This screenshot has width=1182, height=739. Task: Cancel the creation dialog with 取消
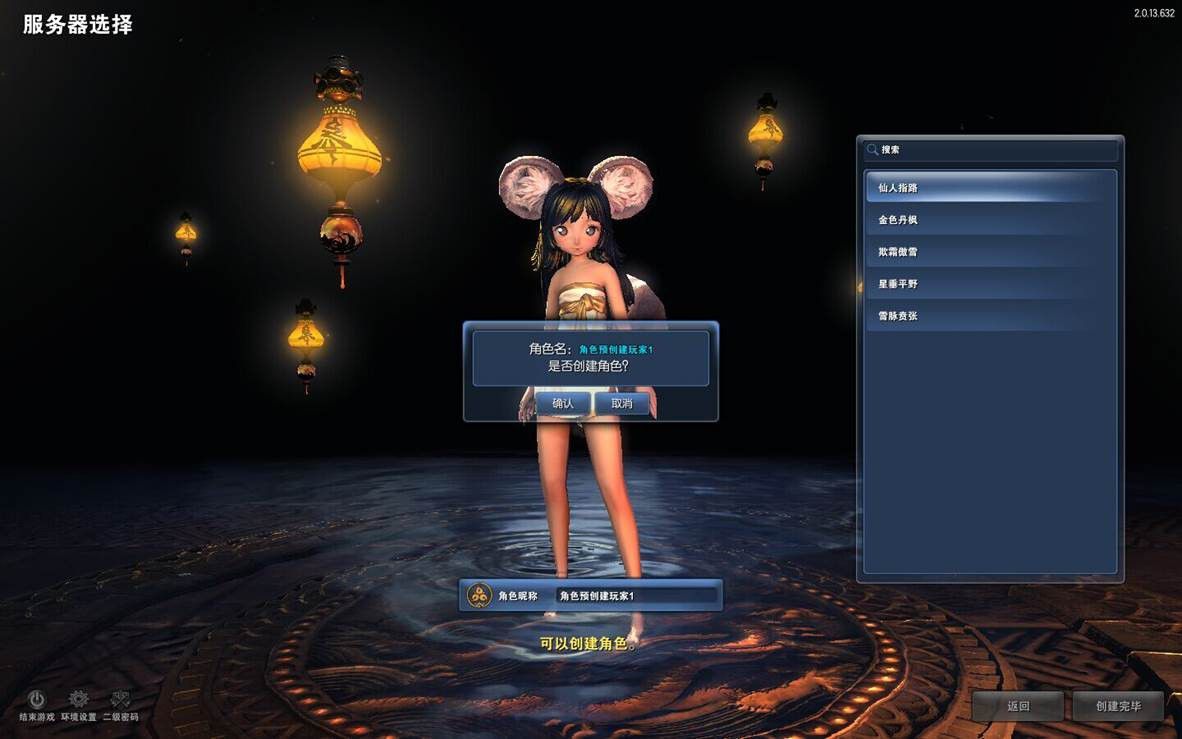(x=622, y=403)
